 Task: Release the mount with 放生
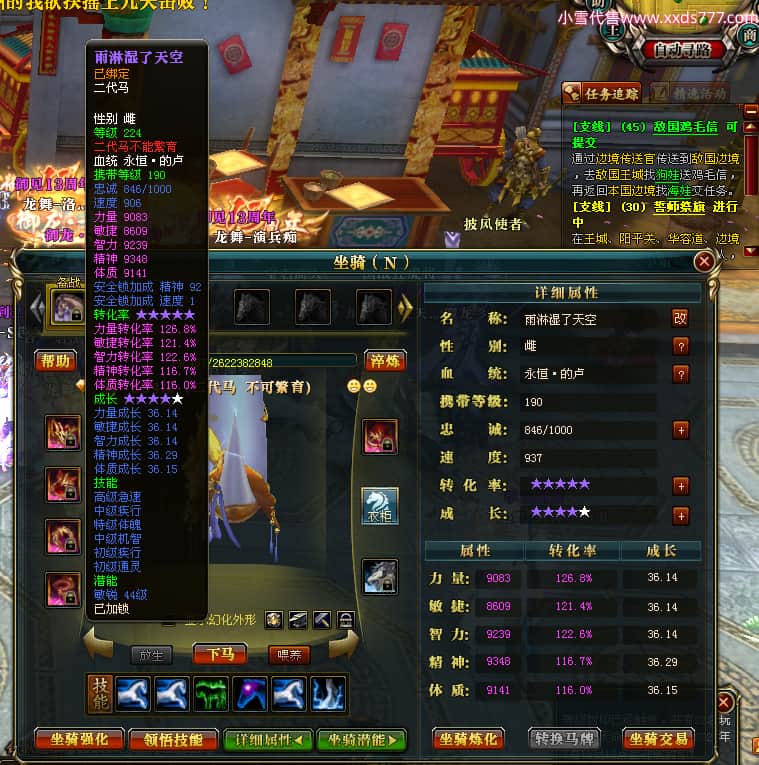(x=152, y=655)
